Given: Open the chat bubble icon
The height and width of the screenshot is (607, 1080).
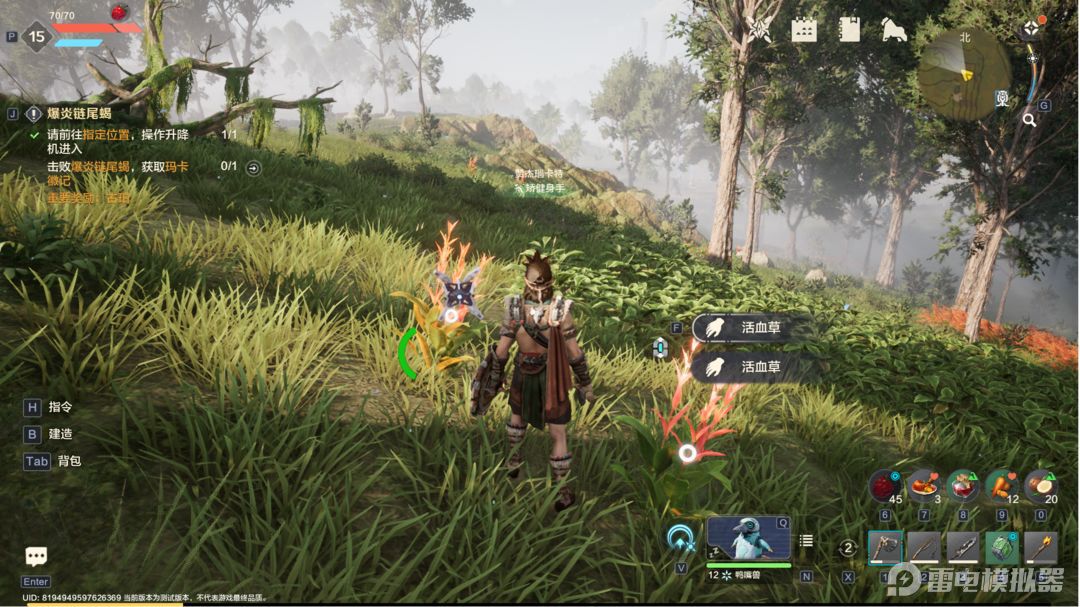Looking at the screenshot, I should (37, 557).
